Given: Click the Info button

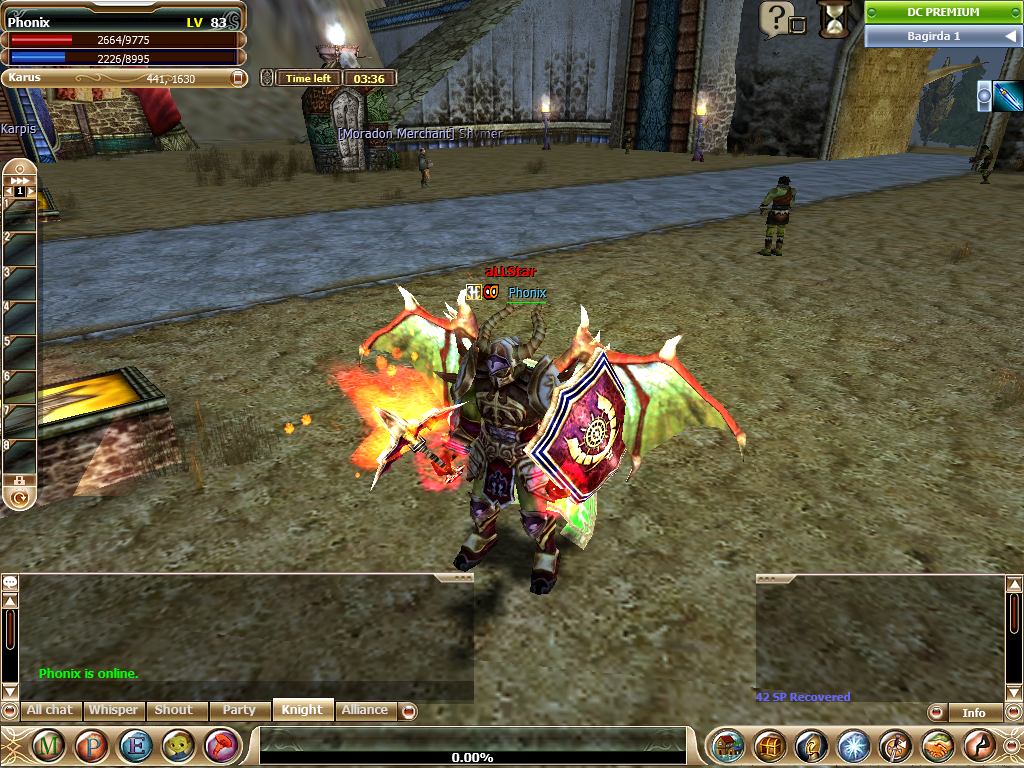Looking at the screenshot, I should 973,713.
